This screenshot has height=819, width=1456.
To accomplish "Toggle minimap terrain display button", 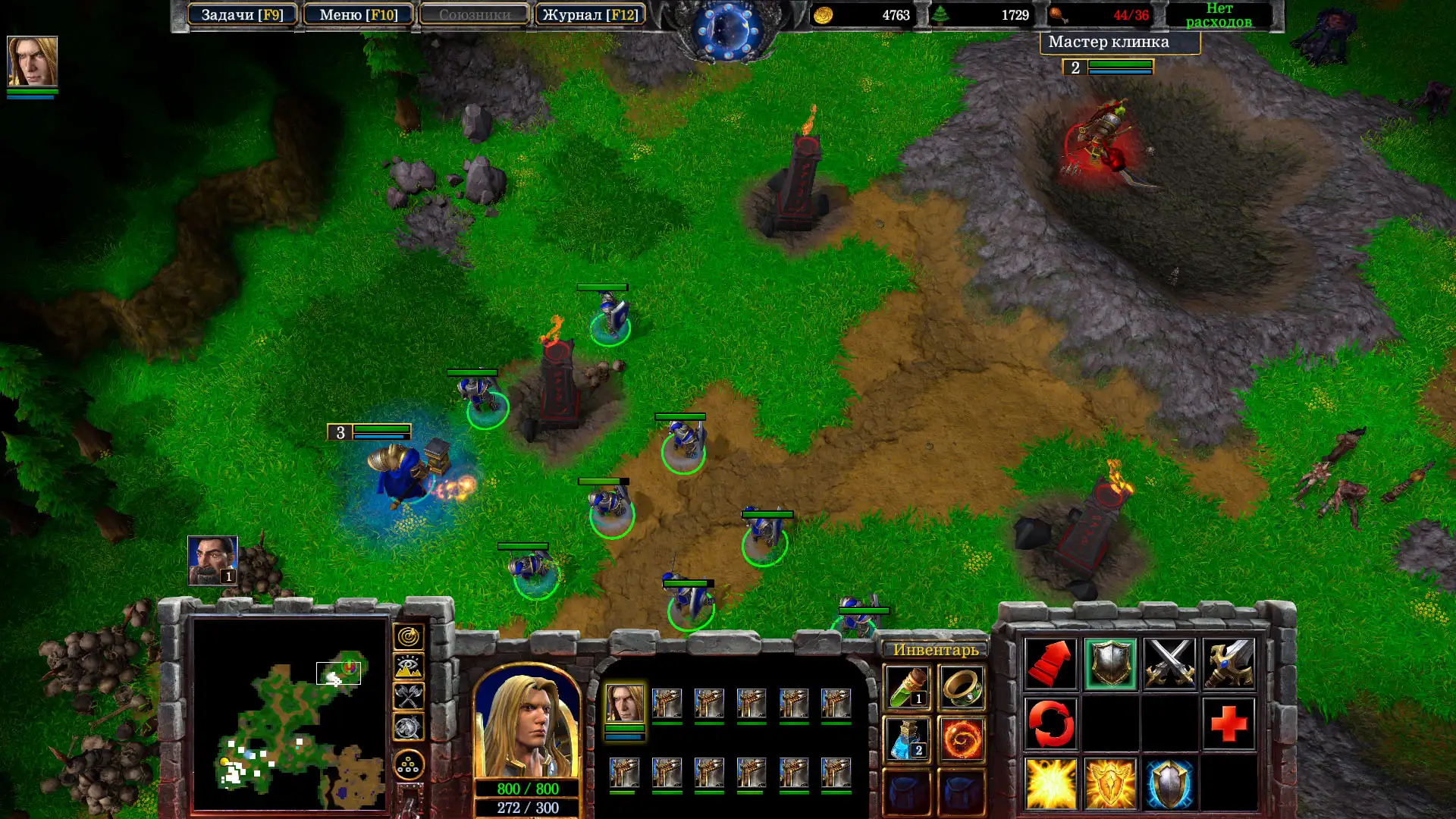I will 408,667.
